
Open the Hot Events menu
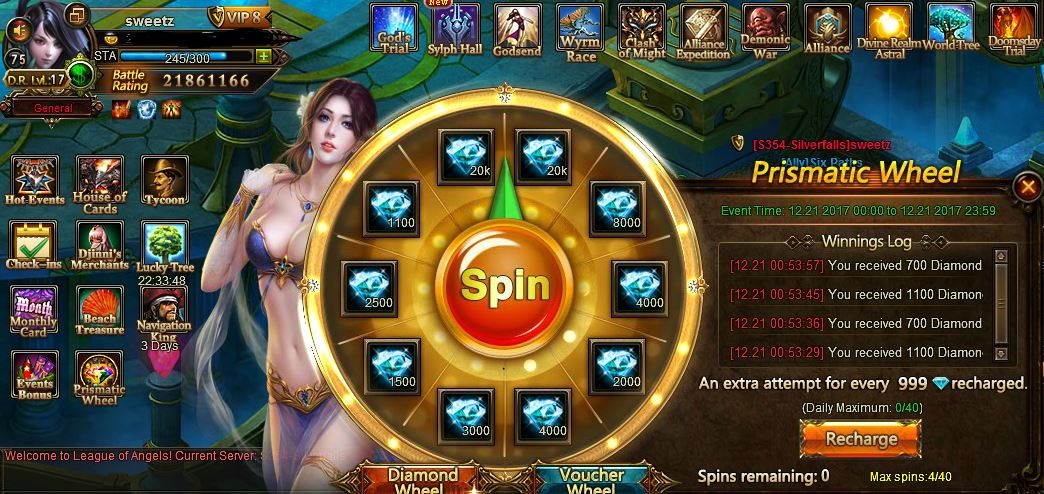pyautogui.click(x=34, y=180)
